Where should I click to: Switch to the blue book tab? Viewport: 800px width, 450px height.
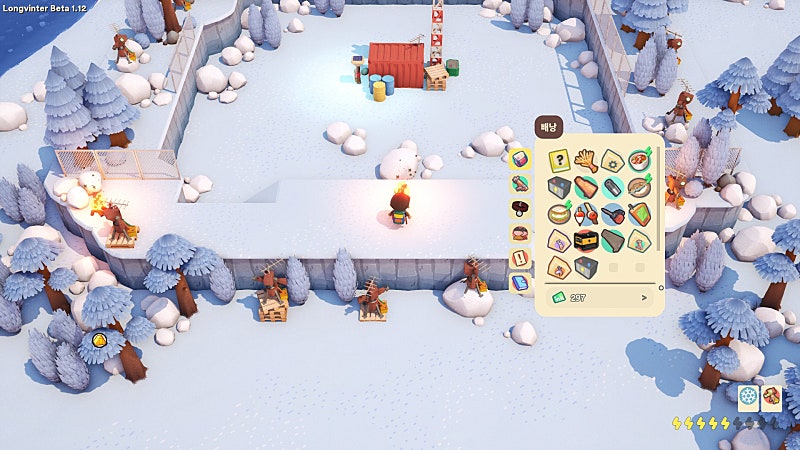(x=520, y=284)
